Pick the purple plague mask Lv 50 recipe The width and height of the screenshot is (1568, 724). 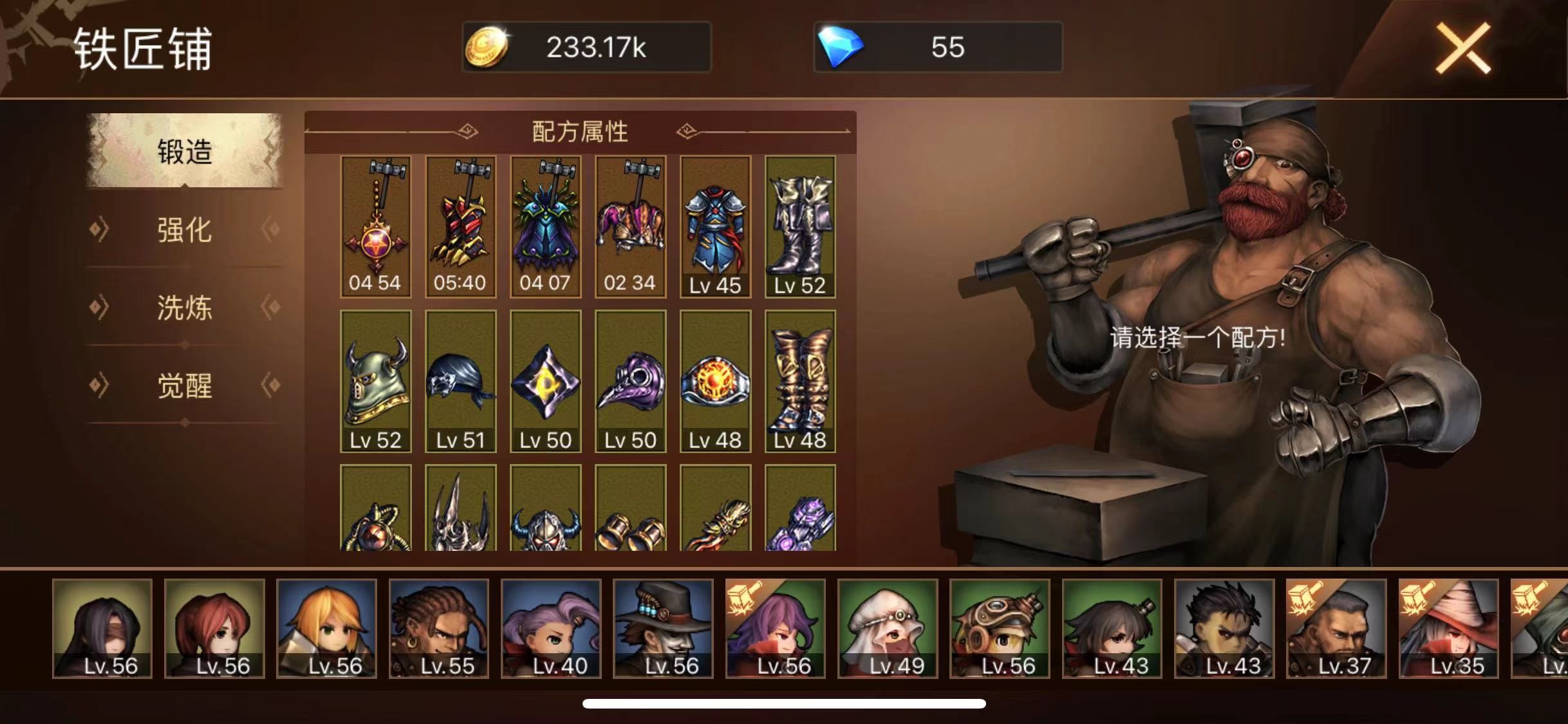[x=630, y=381]
